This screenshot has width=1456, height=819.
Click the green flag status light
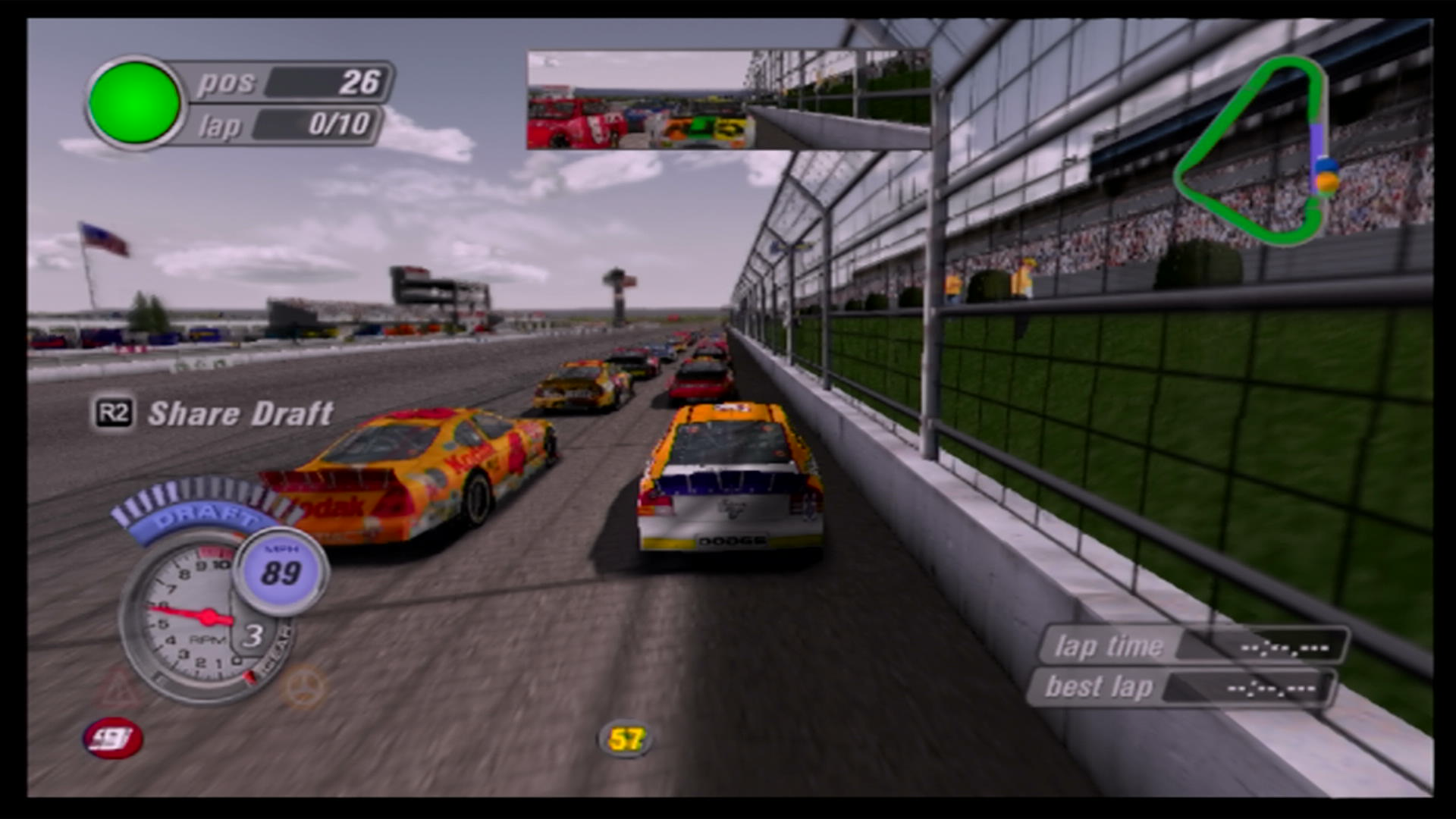pyautogui.click(x=134, y=102)
